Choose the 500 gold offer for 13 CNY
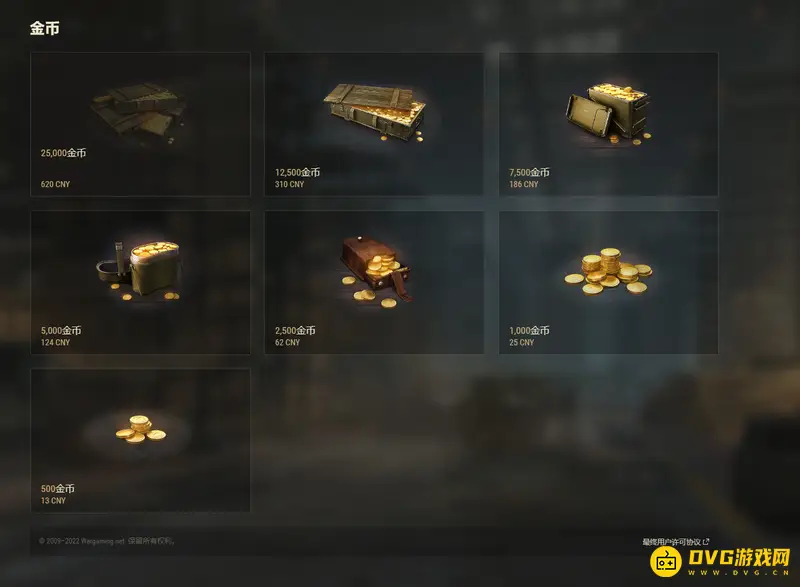 pyautogui.click(x=140, y=440)
